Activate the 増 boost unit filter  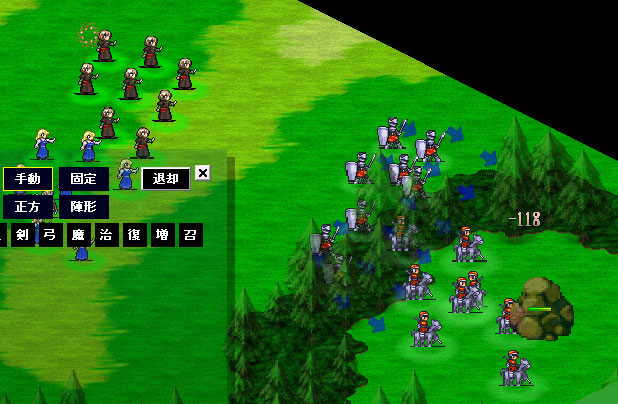point(162,235)
